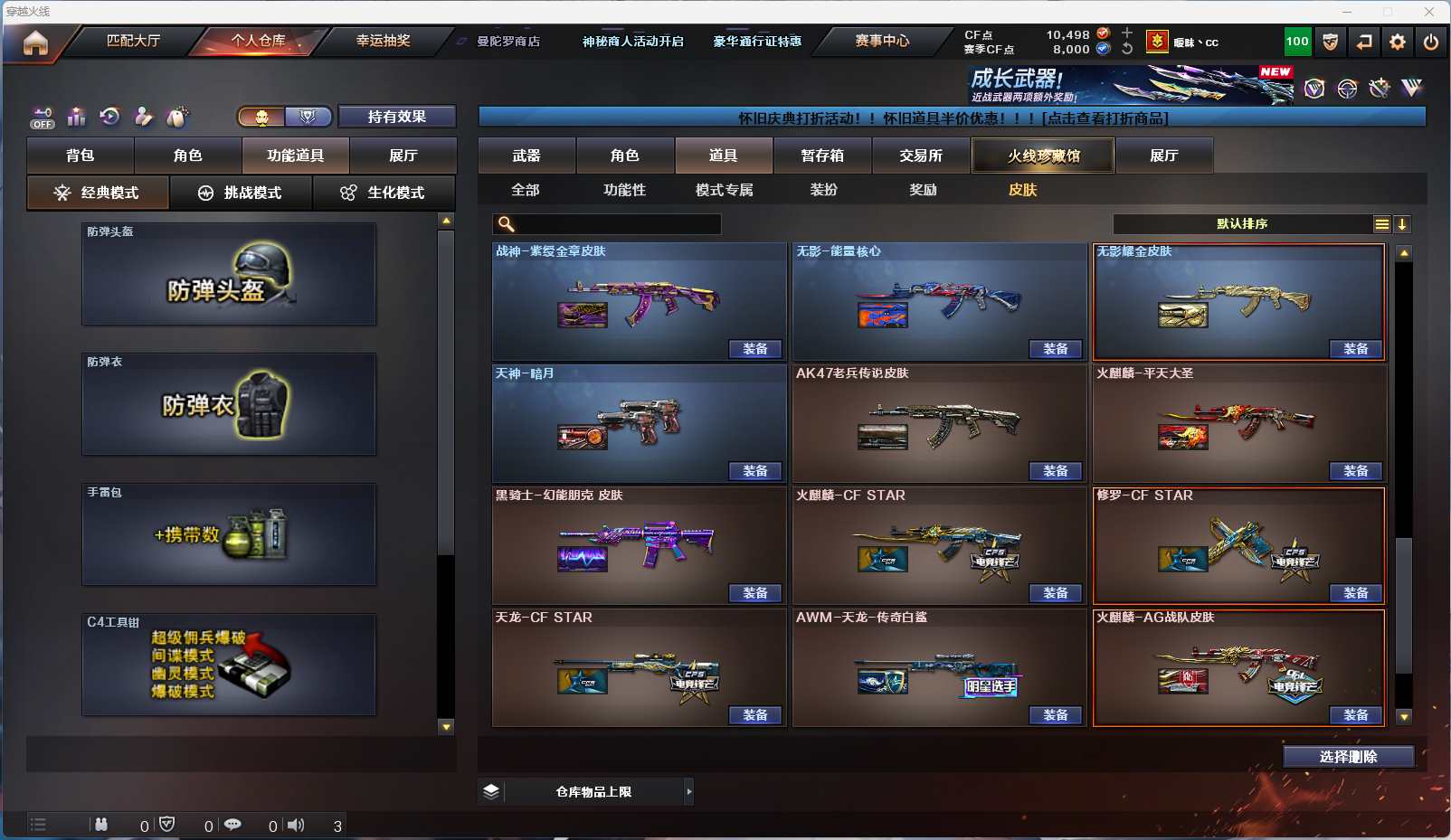Open the 持有效果 button
The image size is (1451, 840).
tap(396, 117)
